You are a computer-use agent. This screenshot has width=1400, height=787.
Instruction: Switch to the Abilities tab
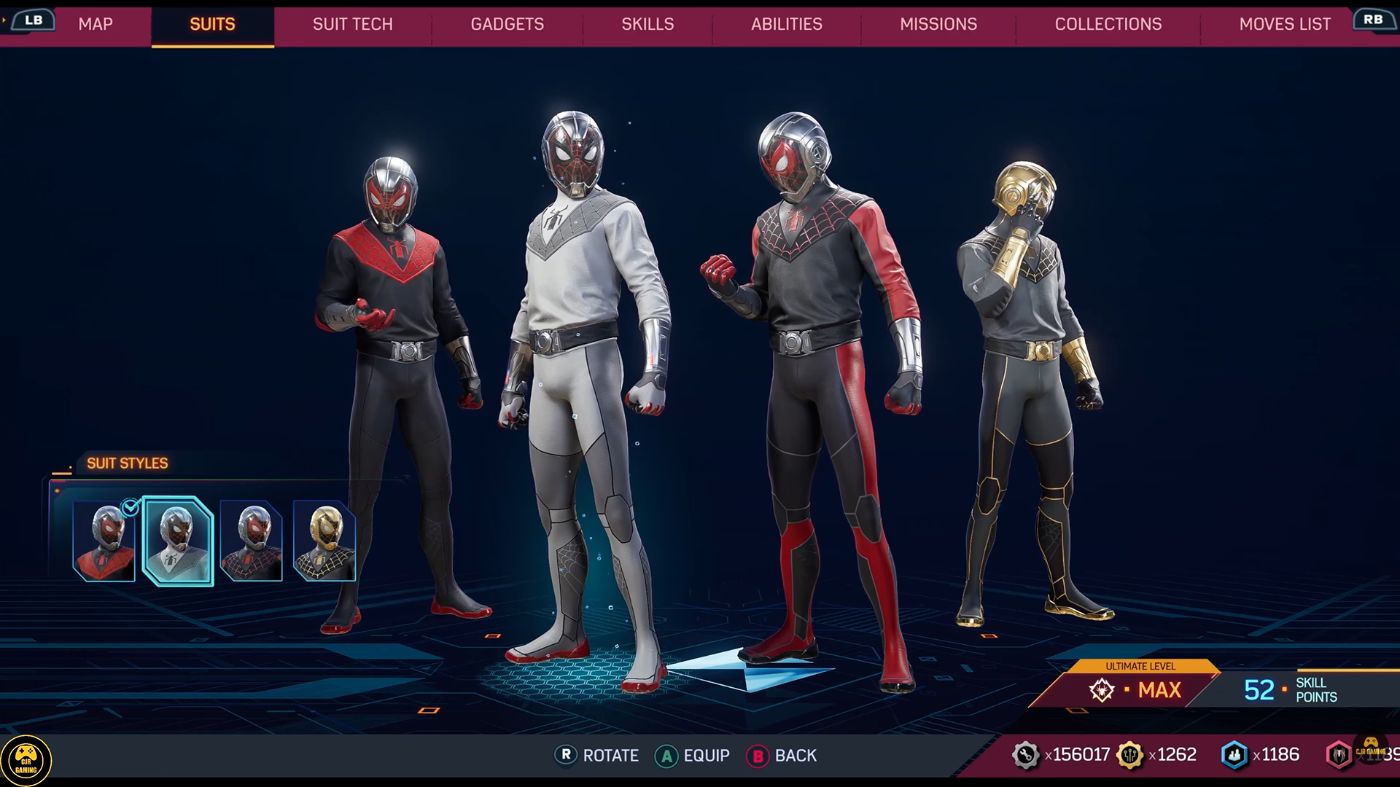[786, 24]
